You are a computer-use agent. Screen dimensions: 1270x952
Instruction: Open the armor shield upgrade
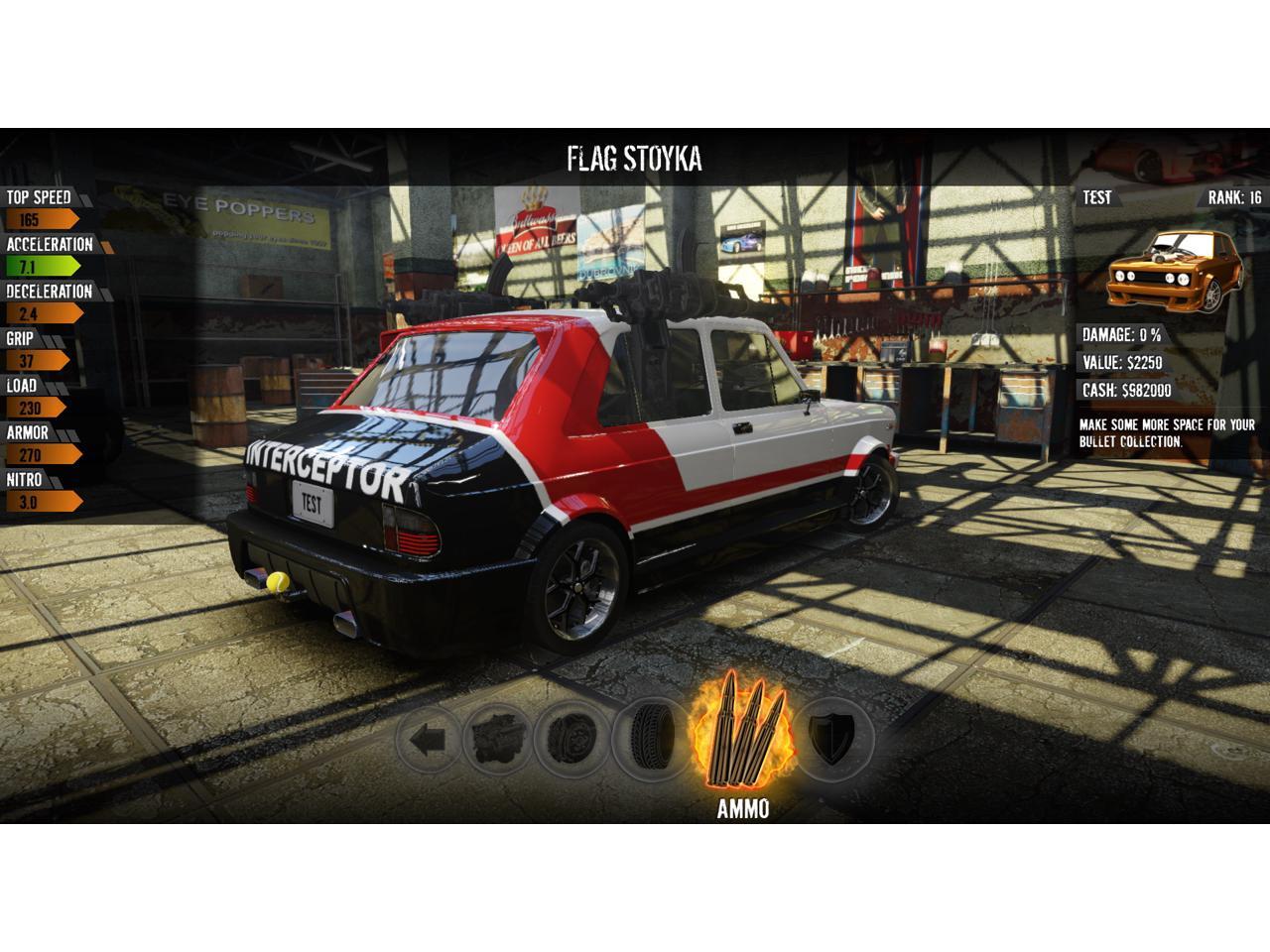[829, 739]
